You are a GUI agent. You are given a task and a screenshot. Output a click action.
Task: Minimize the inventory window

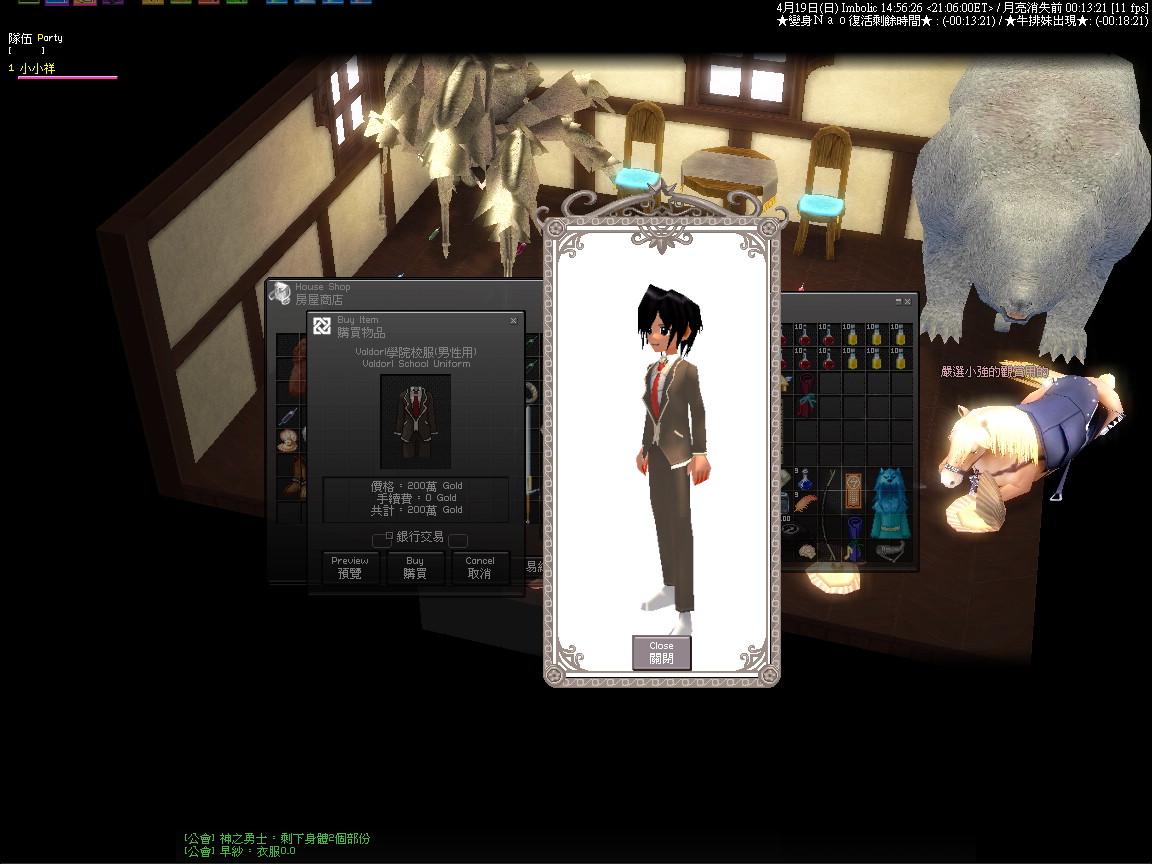coord(898,301)
